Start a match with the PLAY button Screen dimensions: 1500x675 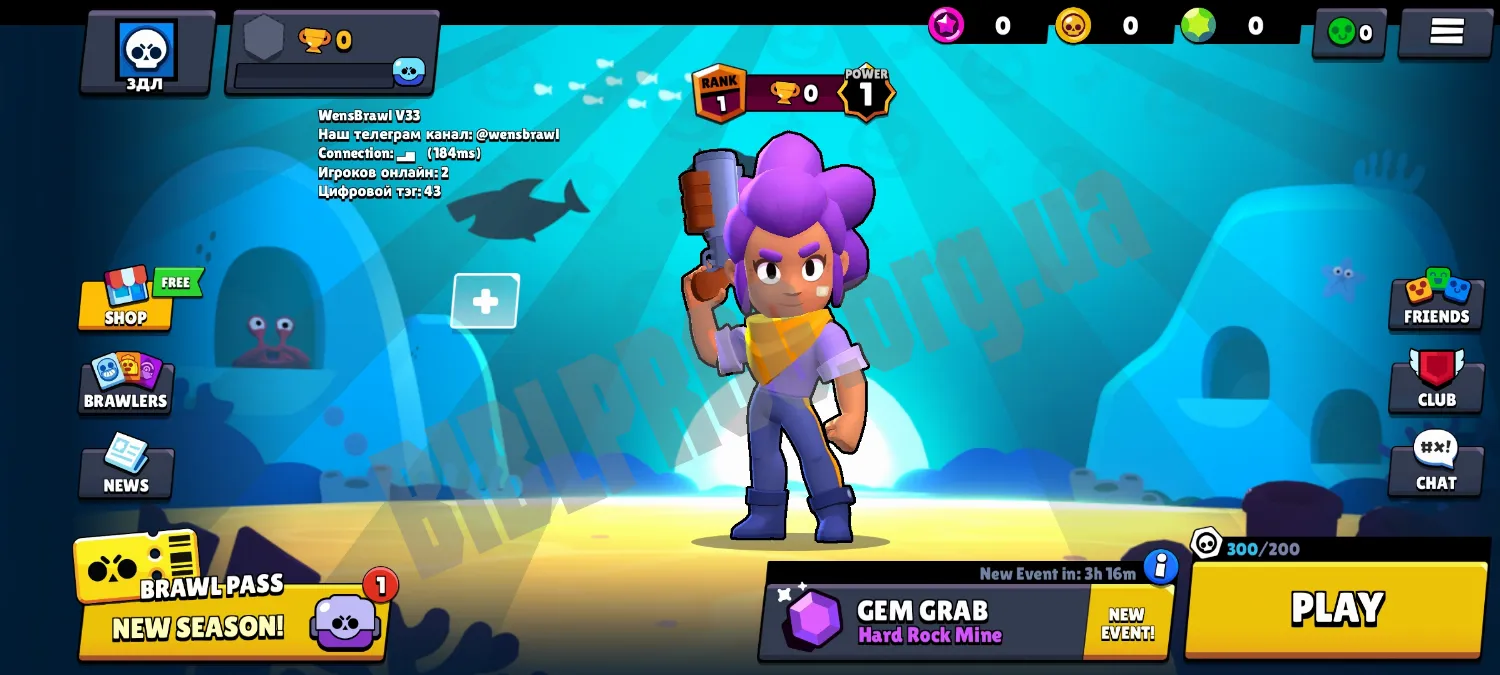point(1336,608)
